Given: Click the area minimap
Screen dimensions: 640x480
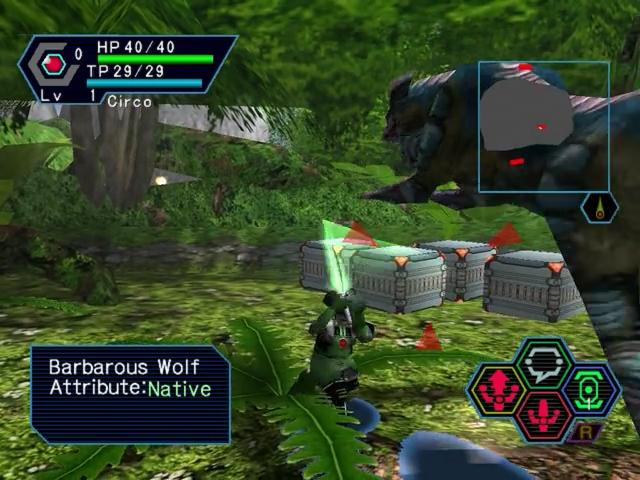Looking at the screenshot, I should [x=543, y=126].
